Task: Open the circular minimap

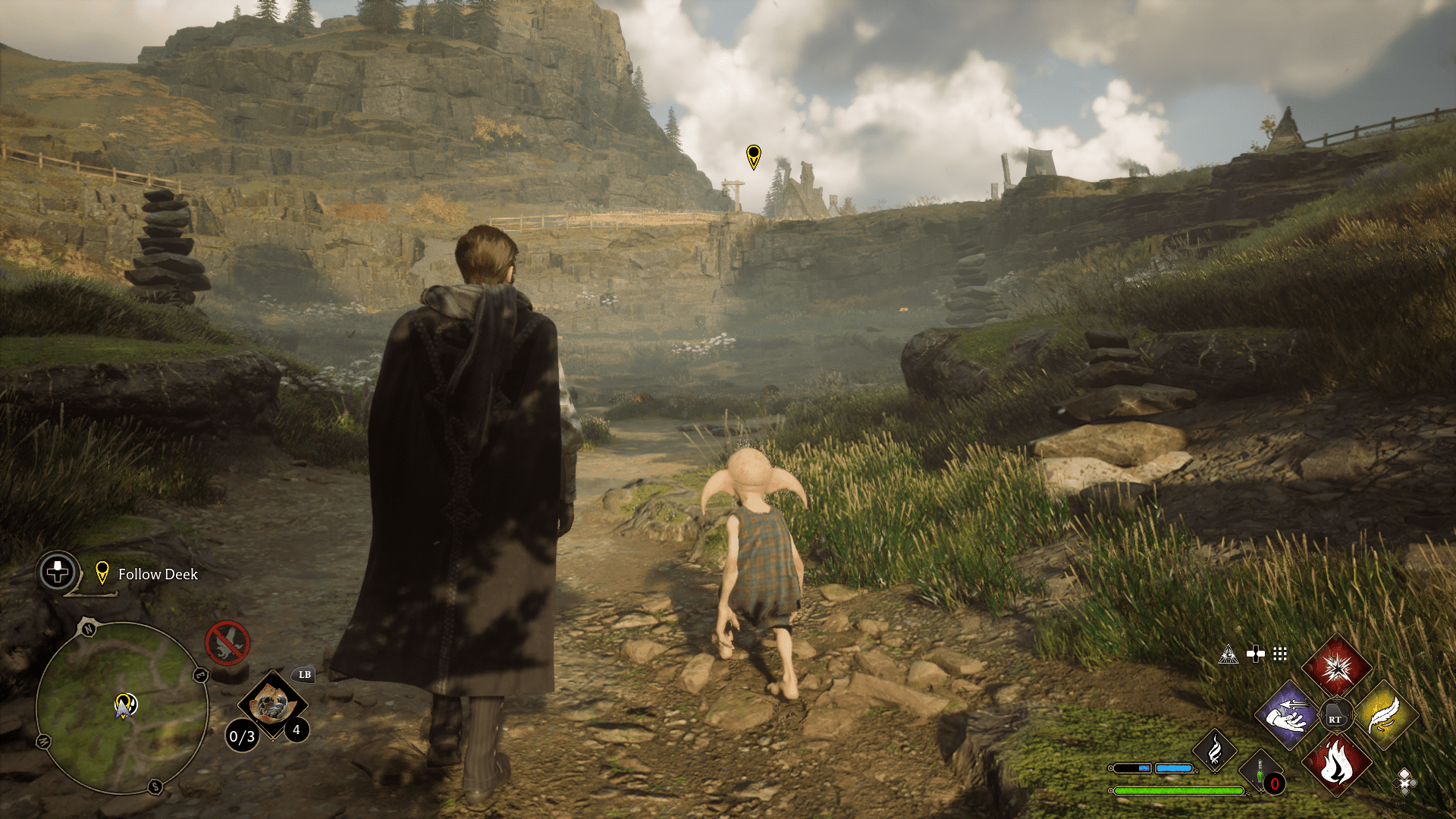Action: click(122, 707)
